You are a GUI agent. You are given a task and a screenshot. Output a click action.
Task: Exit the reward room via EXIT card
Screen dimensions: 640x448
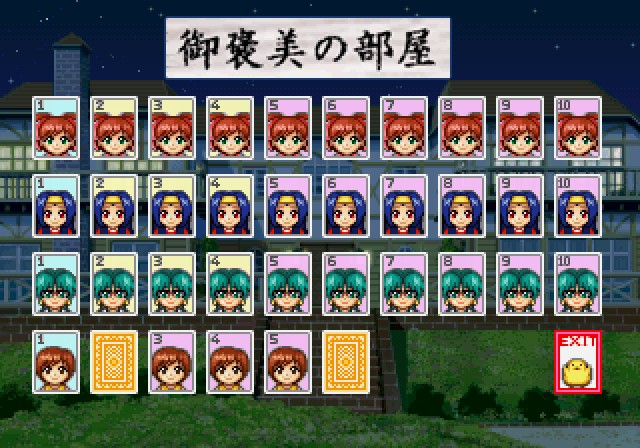pos(578,362)
